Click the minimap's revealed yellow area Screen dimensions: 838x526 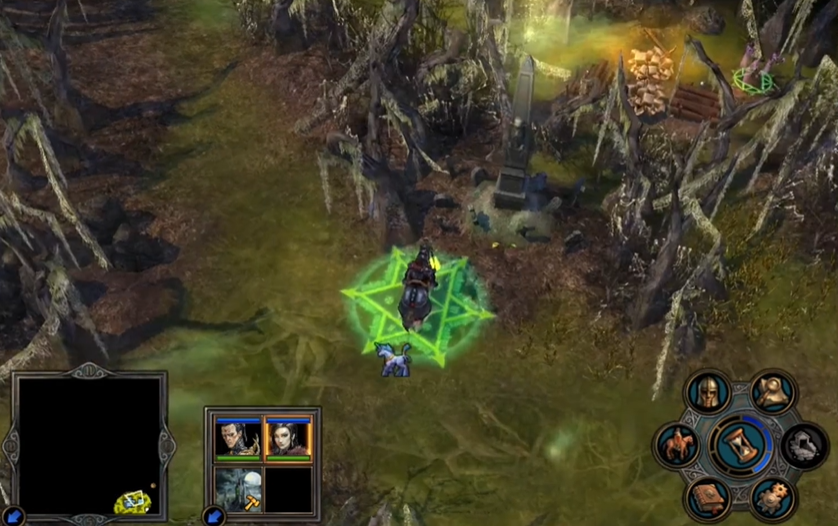pyautogui.click(x=132, y=502)
